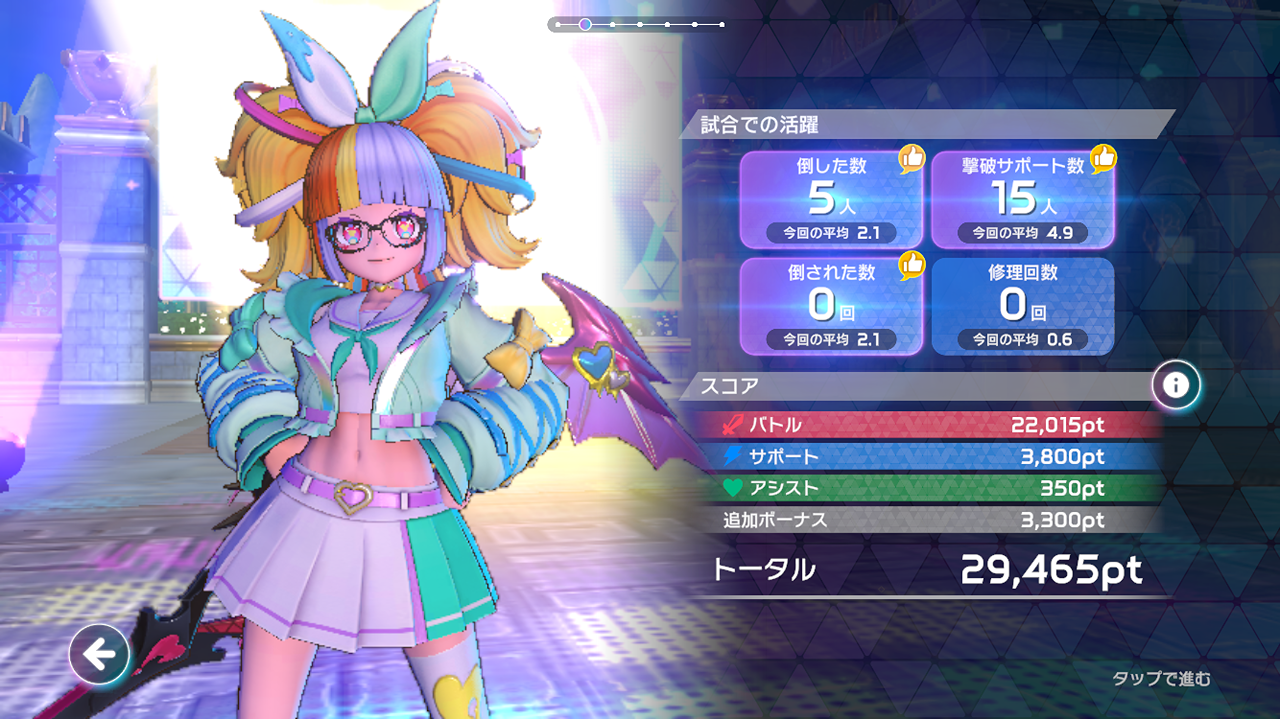Open the score info button

[x=1176, y=385]
